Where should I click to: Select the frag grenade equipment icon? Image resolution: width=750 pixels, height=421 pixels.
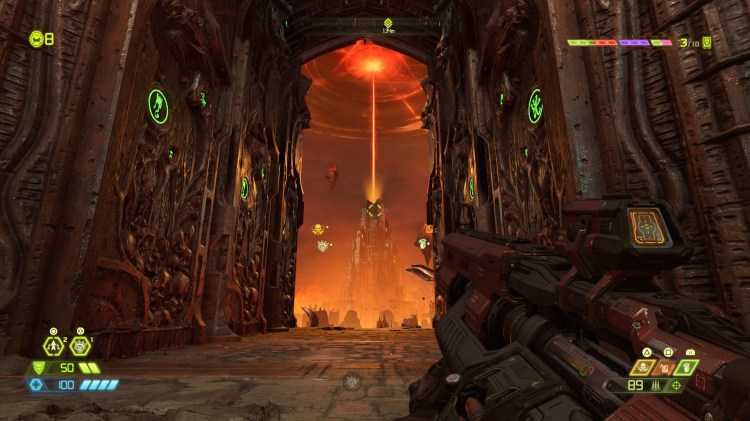coord(53,346)
